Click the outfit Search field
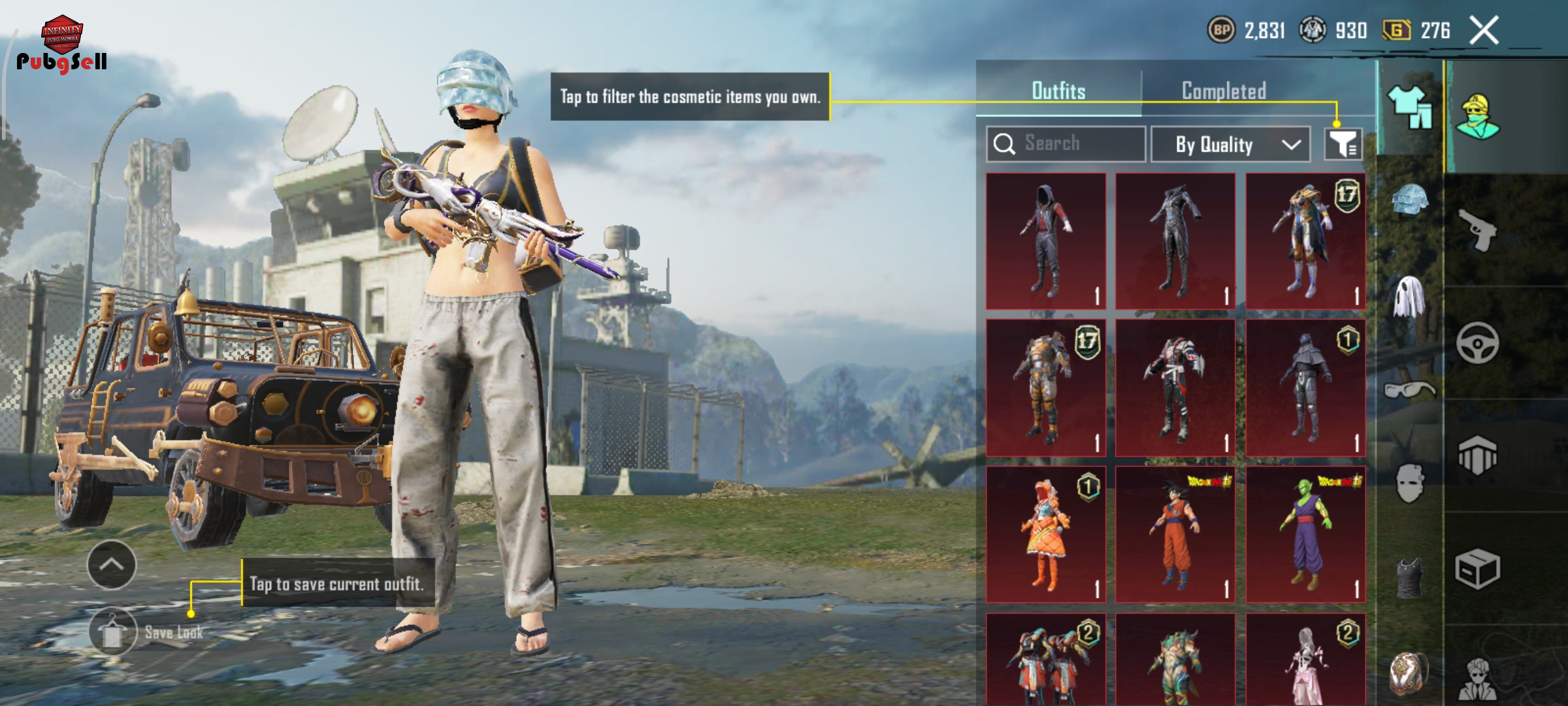The height and width of the screenshot is (706, 1568). pos(1066,144)
